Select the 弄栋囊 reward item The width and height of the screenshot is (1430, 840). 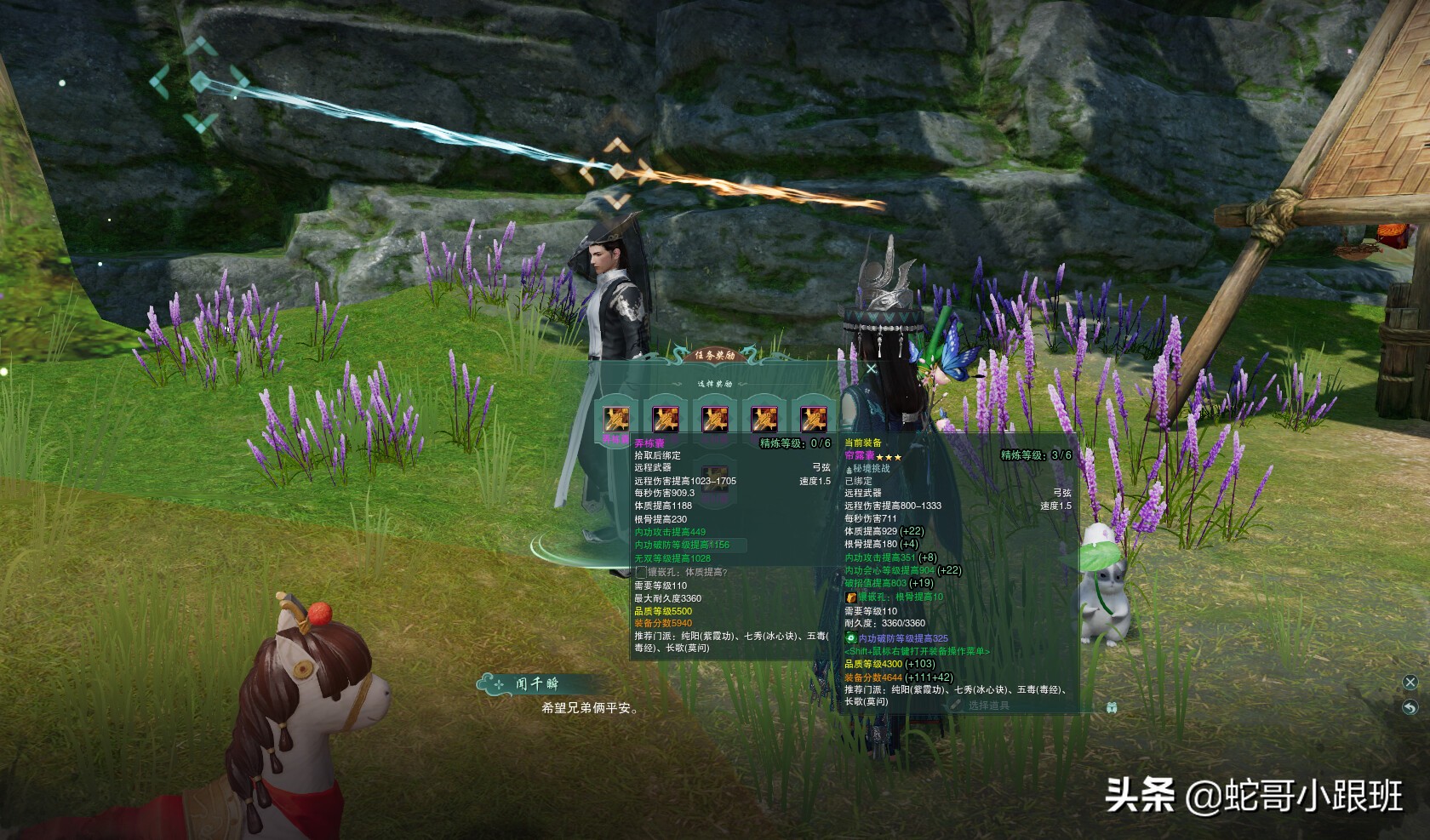[616, 418]
